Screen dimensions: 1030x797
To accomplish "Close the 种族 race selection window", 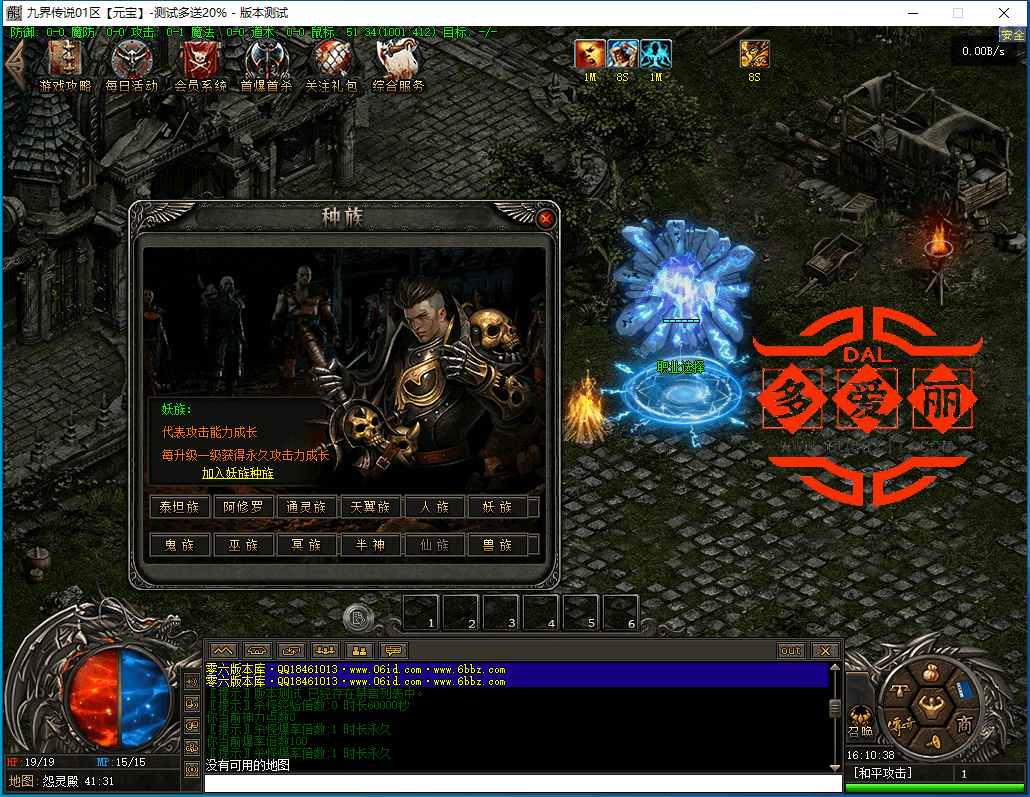I will pyautogui.click(x=545, y=219).
